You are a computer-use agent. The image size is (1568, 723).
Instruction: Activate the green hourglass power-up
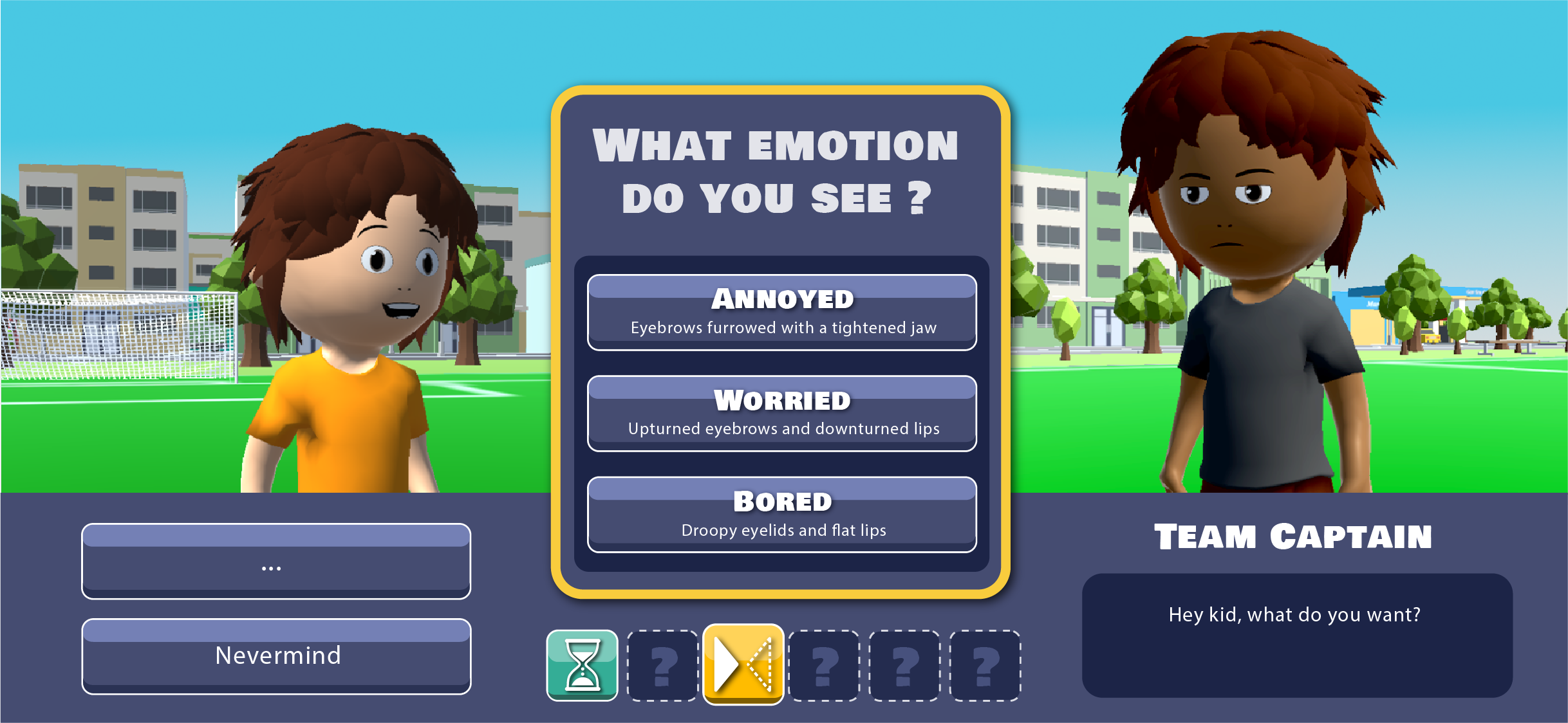(582, 665)
